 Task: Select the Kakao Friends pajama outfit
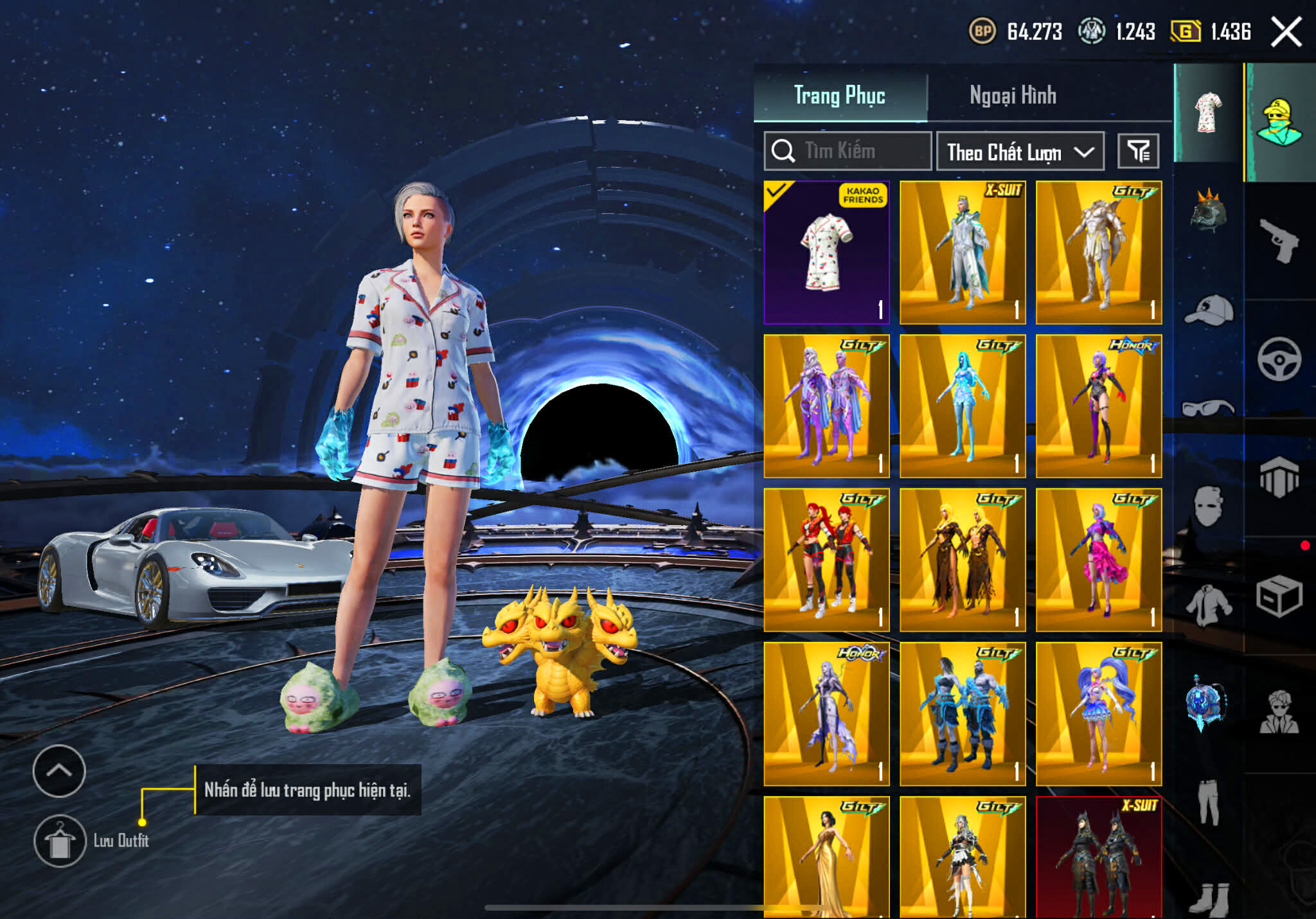click(x=827, y=253)
